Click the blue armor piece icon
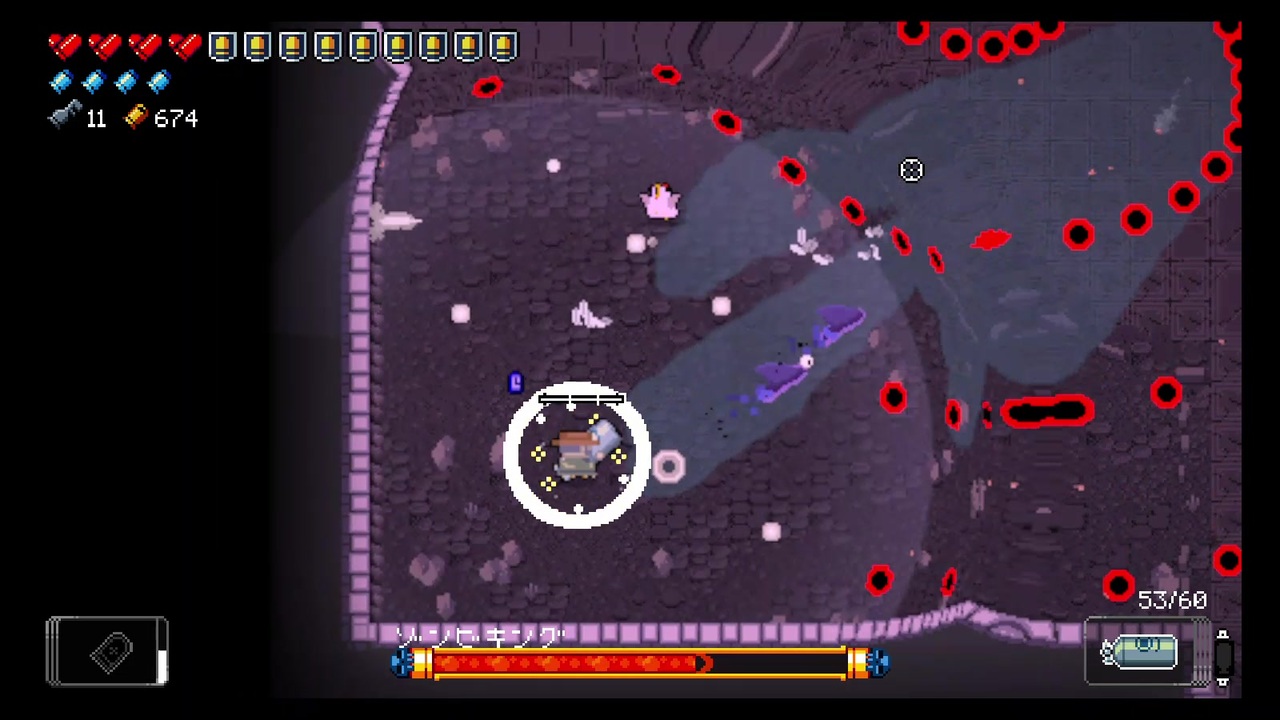The image size is (1280, 720). pyautogui.click(x=60, y=82)
